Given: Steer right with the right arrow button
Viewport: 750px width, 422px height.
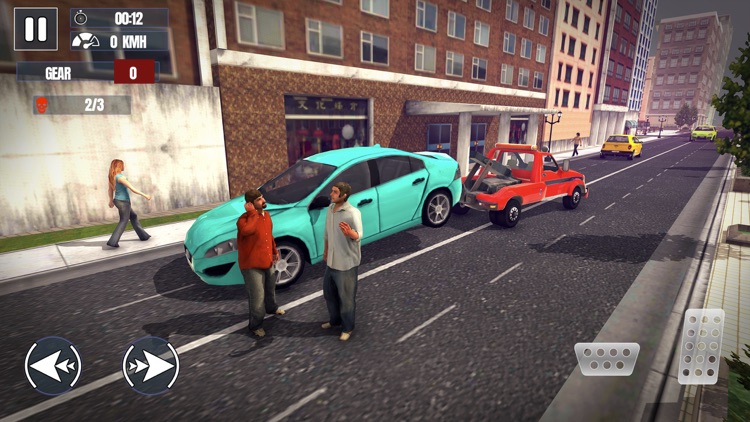Looking at the screenshot, I should tap(151, 365).
